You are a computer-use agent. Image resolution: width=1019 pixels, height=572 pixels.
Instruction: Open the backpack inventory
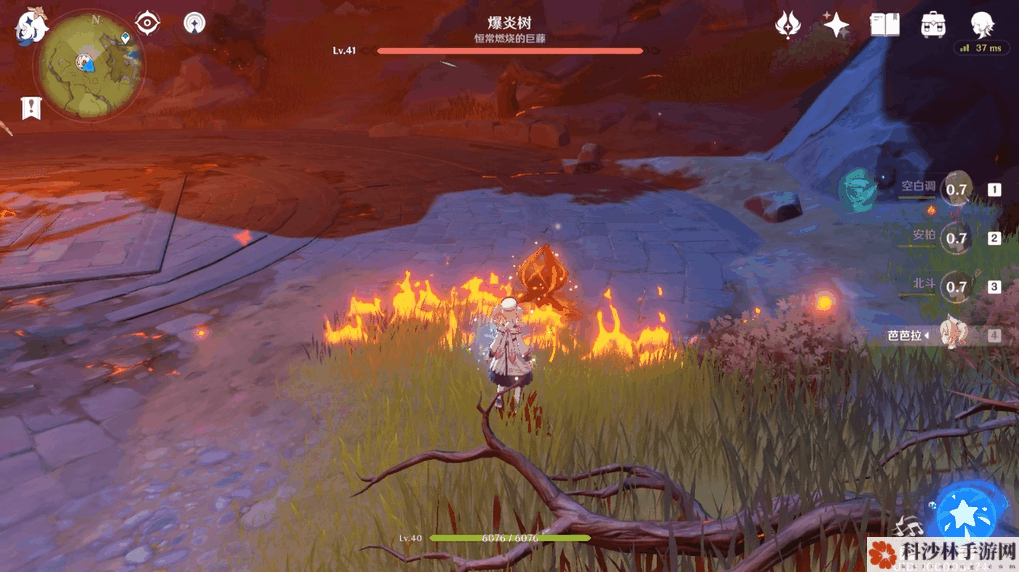pos(934,24)
